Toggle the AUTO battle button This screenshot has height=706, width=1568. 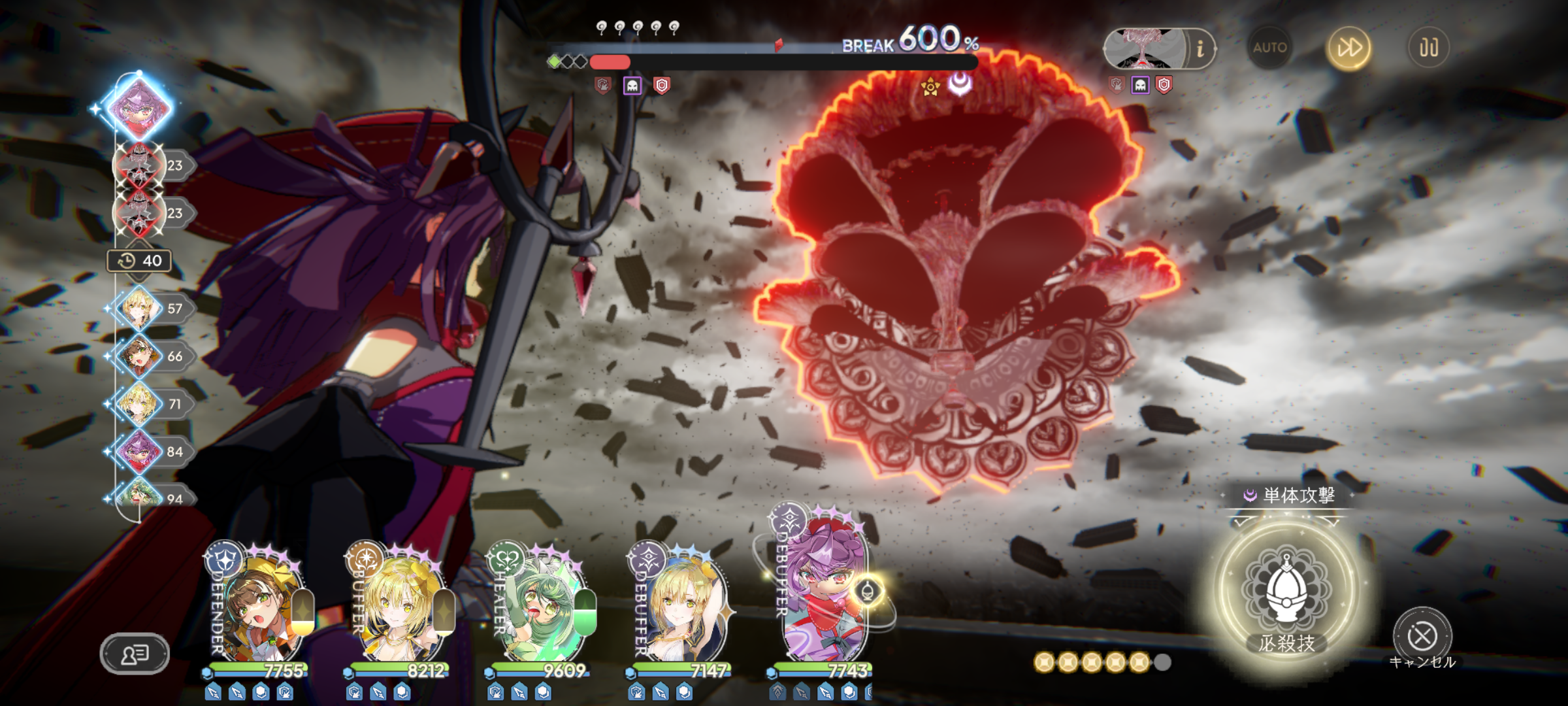pos(1269,48)
